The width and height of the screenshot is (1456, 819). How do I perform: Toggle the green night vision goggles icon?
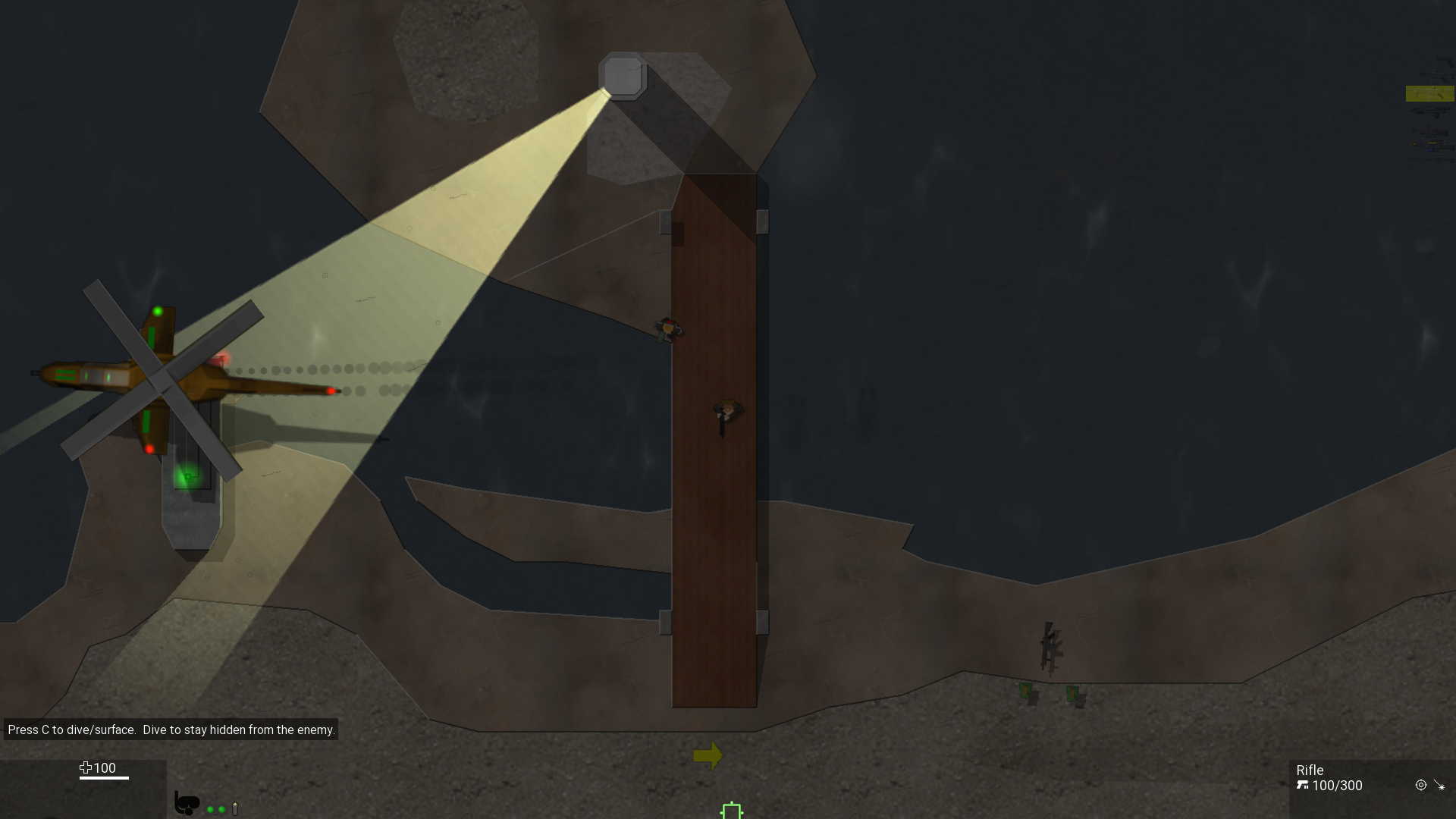[216, 809]
